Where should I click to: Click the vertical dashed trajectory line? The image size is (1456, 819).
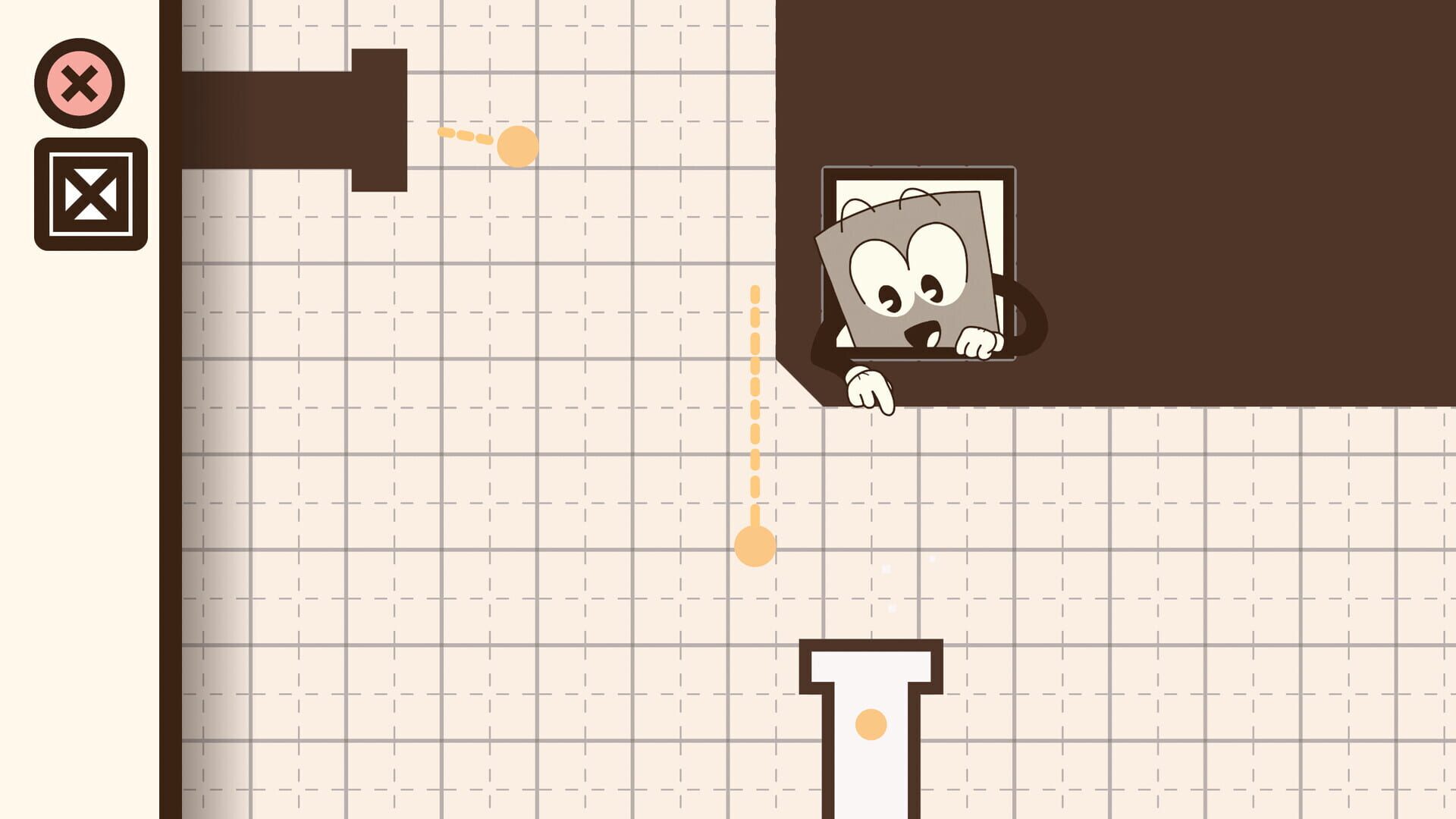[755, 402]
